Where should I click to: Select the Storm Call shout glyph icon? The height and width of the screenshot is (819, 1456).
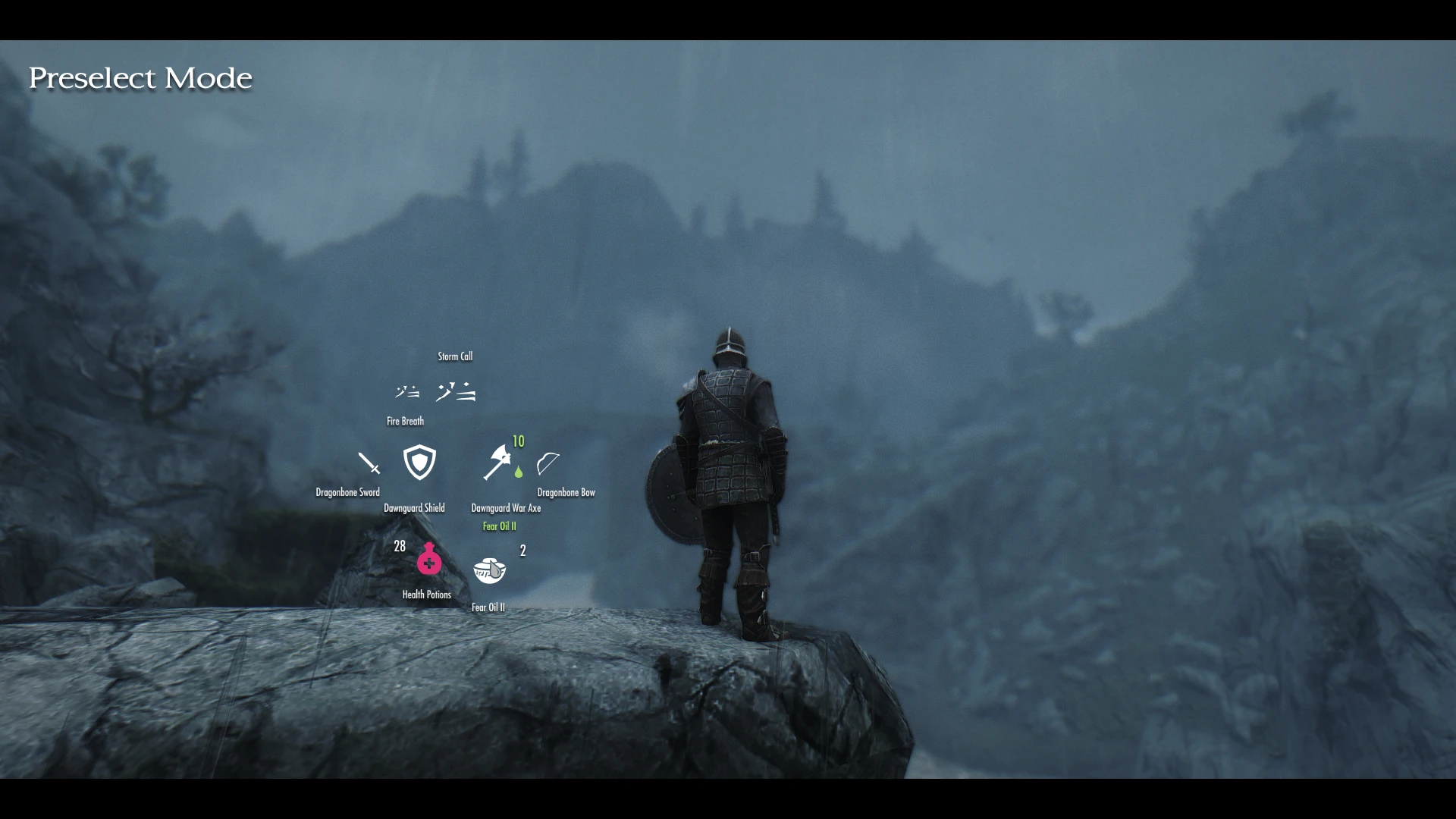pyautogui.click(x=455, y=391)
